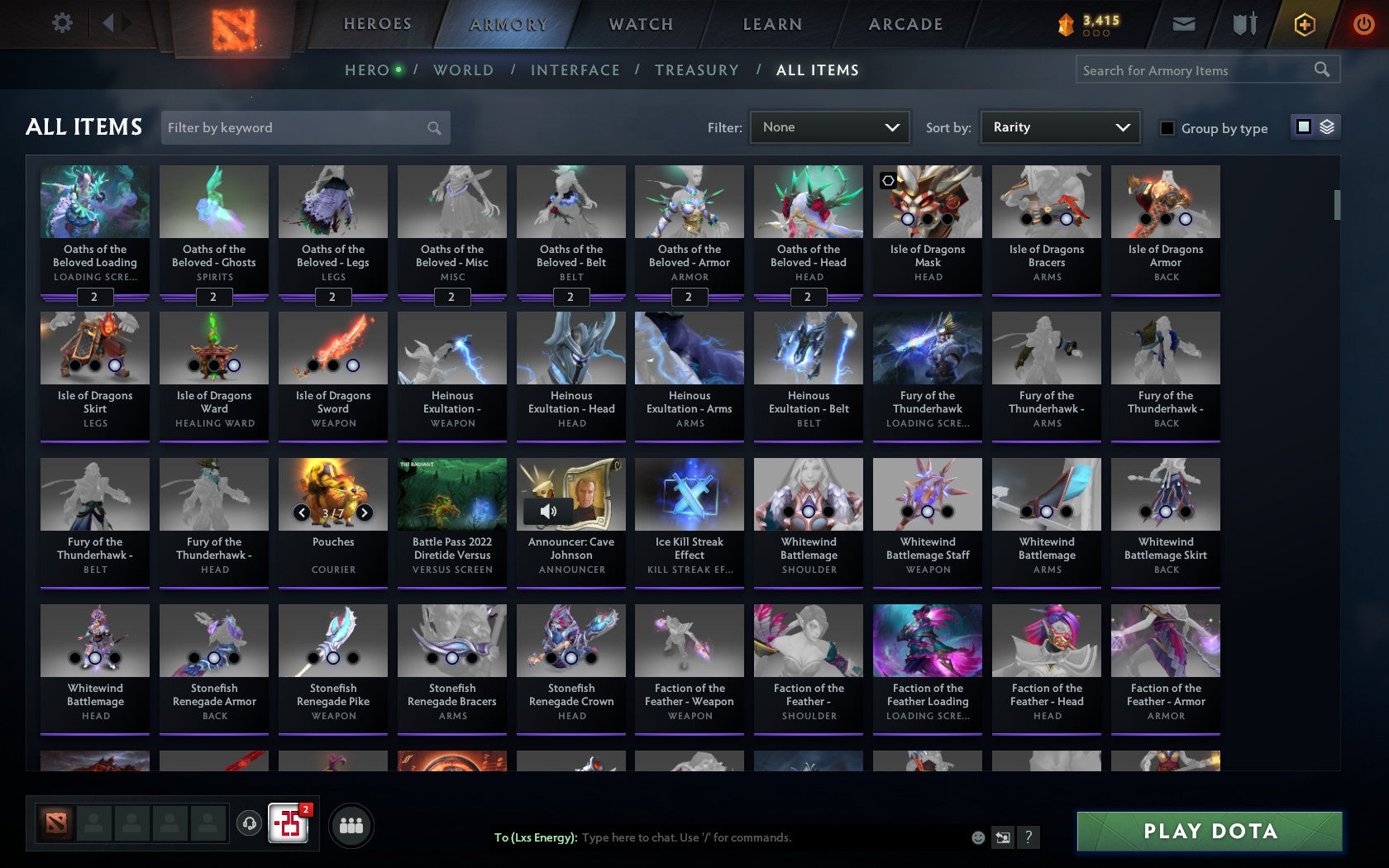Open the Sort by Rarity dropdown
This screenshot has width=1389, height=868.
[x=1059, y=127]
